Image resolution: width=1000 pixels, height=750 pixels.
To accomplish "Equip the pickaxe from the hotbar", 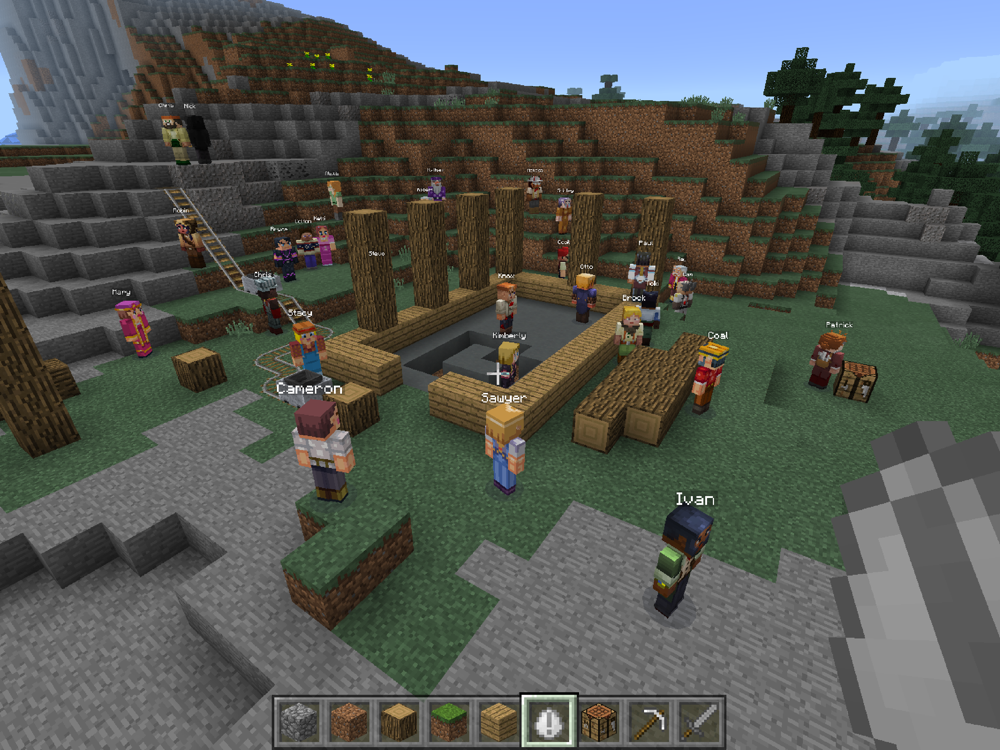I will (x=649, y=721).
